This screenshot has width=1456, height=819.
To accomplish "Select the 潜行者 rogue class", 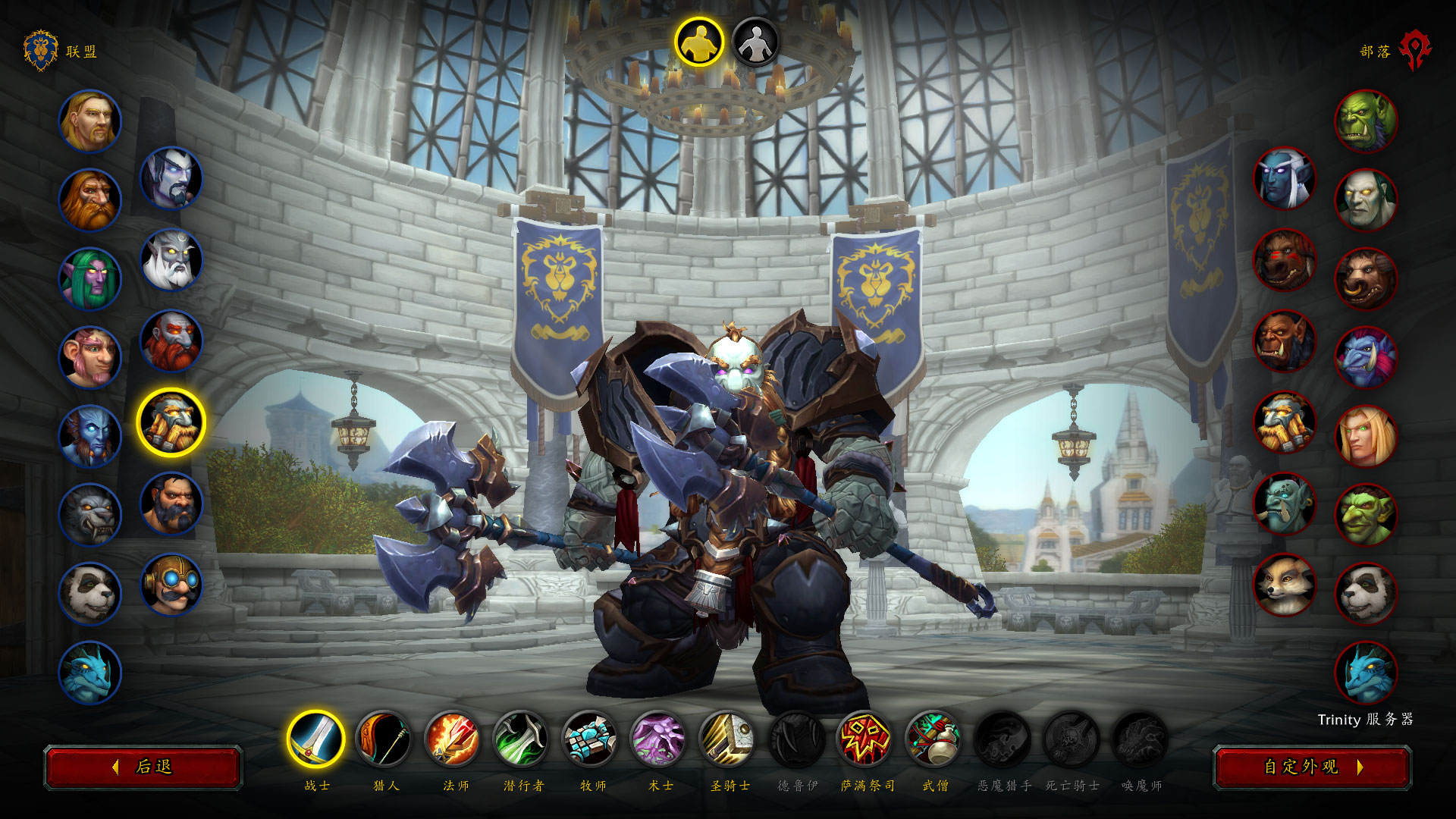I will point(522,739).
